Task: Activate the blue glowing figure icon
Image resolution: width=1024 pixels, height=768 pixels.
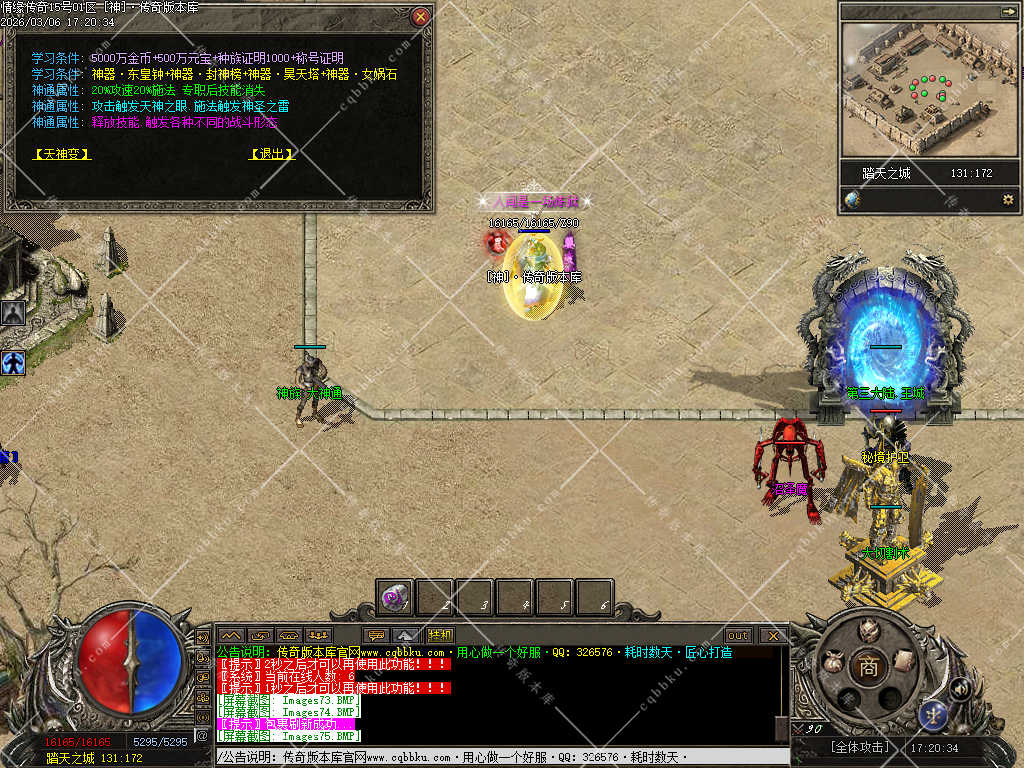Action: click(x=13, y=362)
